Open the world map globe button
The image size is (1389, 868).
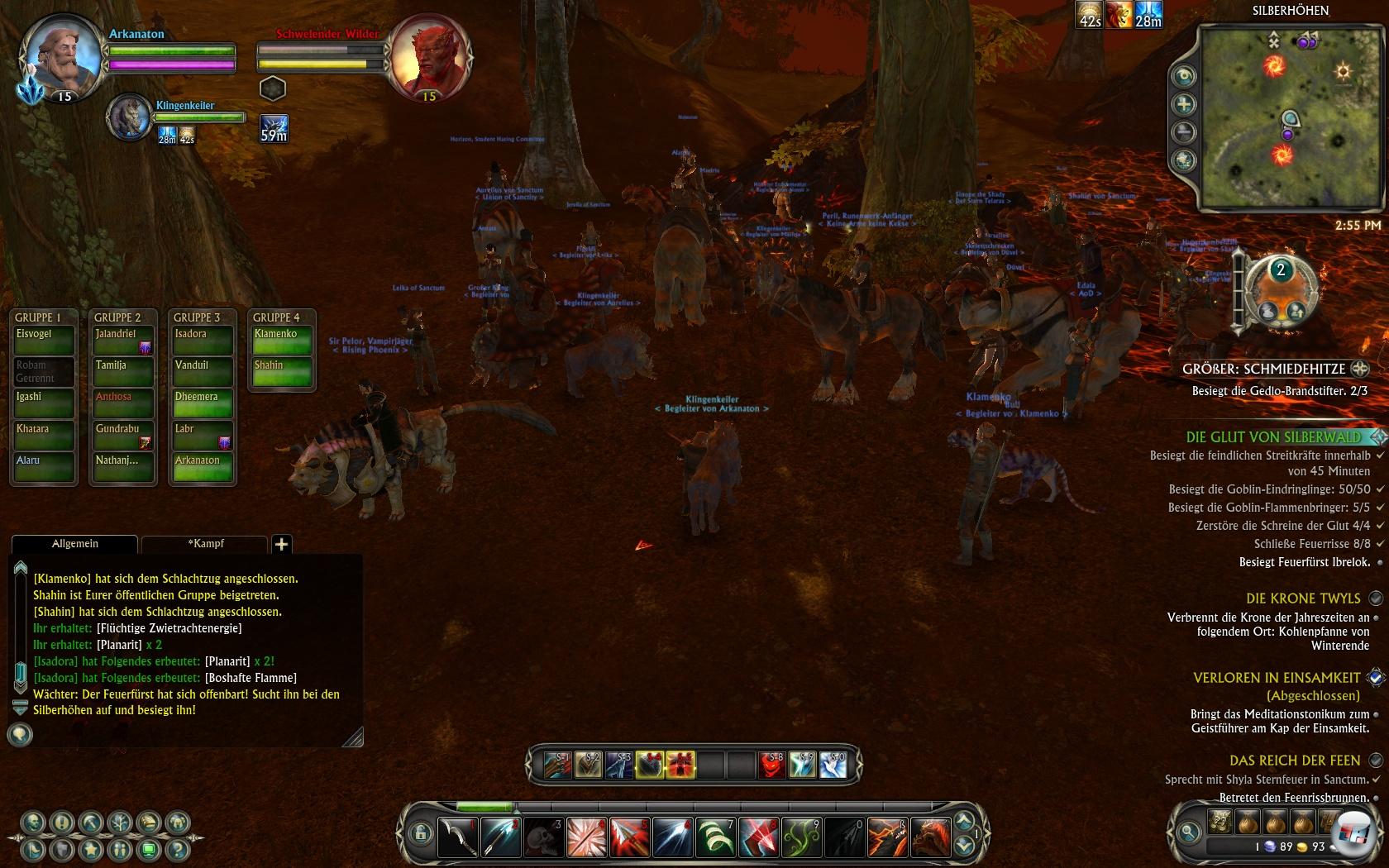point(1185,160)
